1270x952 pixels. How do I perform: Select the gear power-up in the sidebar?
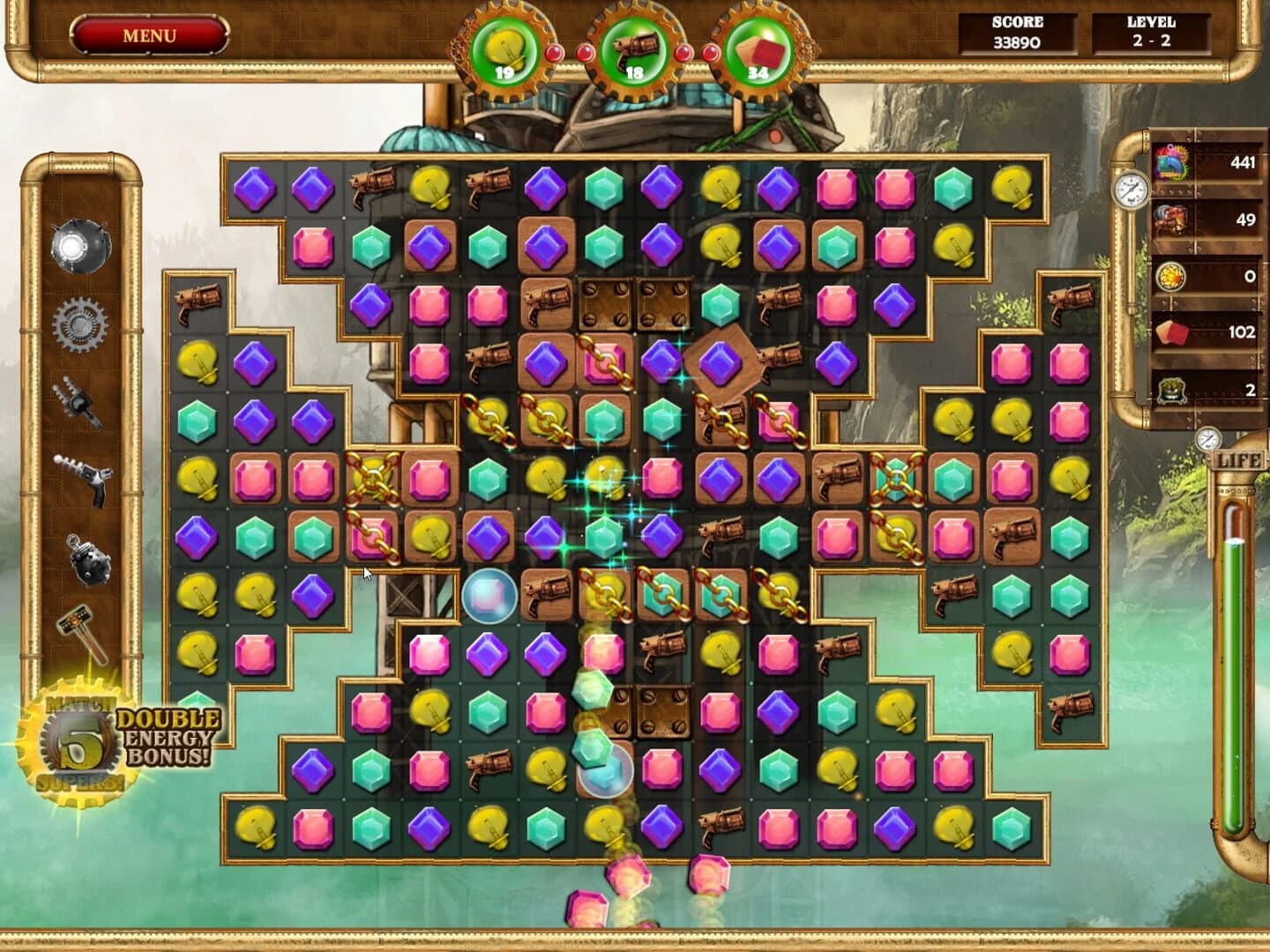point(79,325)
